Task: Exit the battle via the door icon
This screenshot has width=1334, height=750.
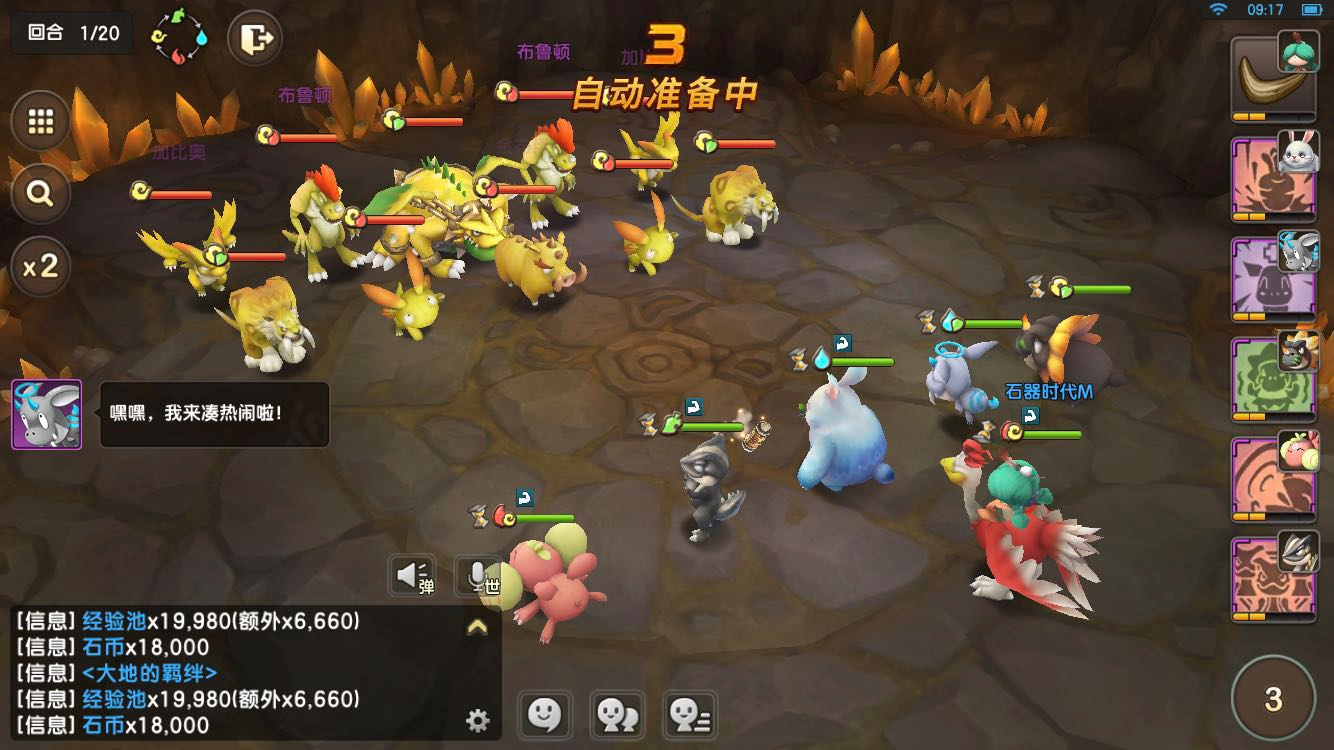Action: [x=255, y=41]
